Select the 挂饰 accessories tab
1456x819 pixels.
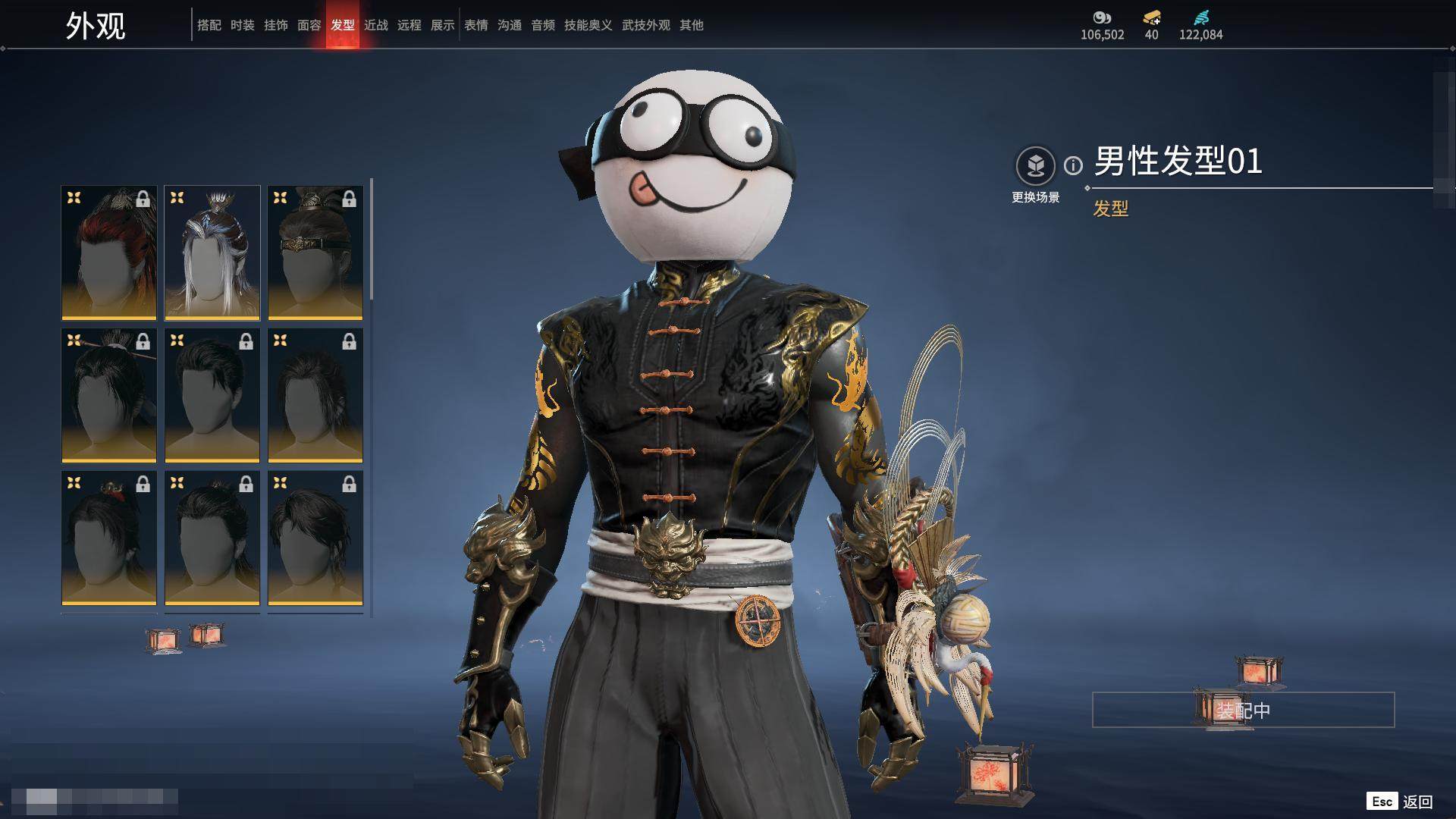point(275,25)
